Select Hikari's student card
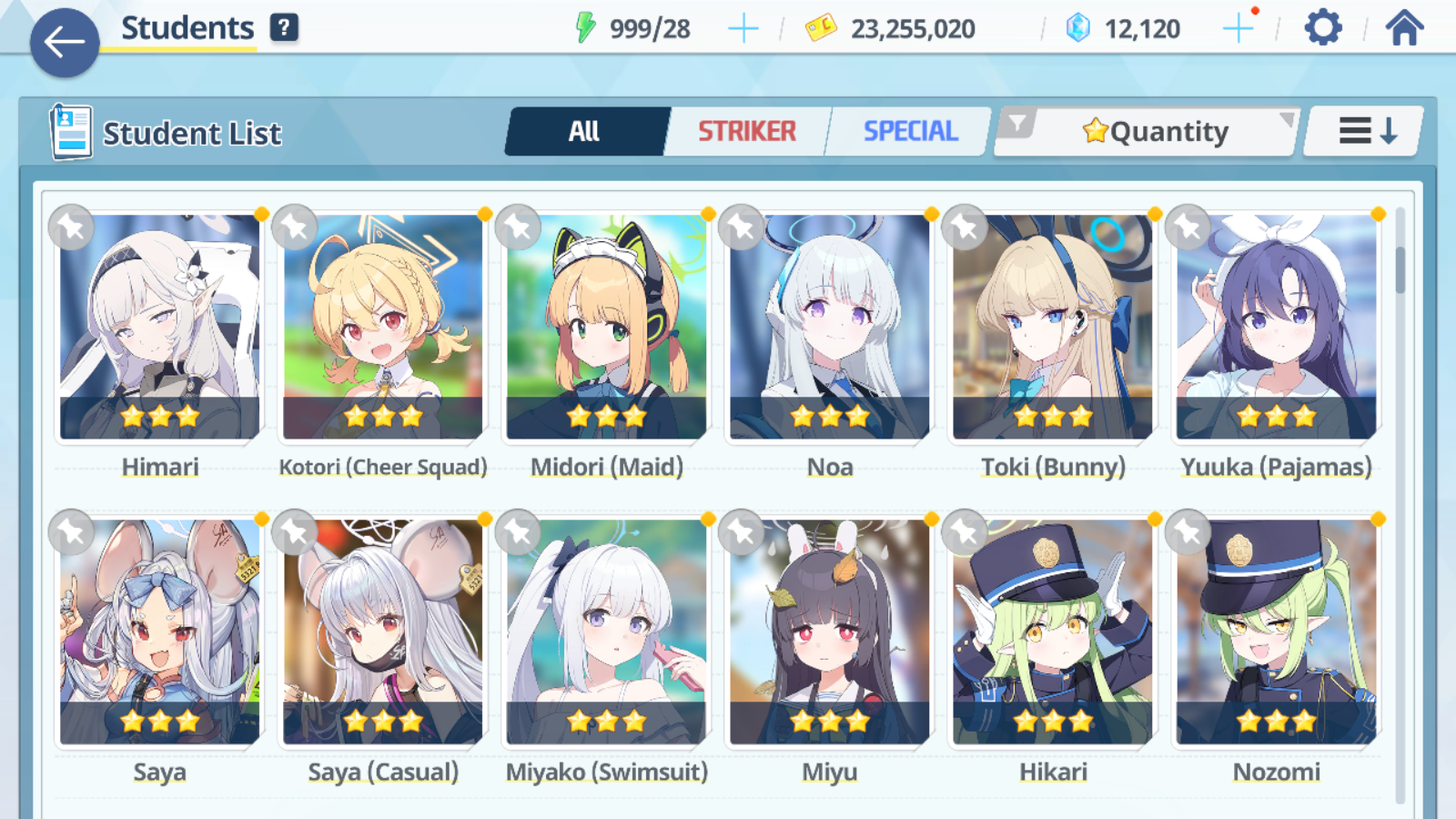Viewport: 1456px width, 819px height. (1053, 632)
